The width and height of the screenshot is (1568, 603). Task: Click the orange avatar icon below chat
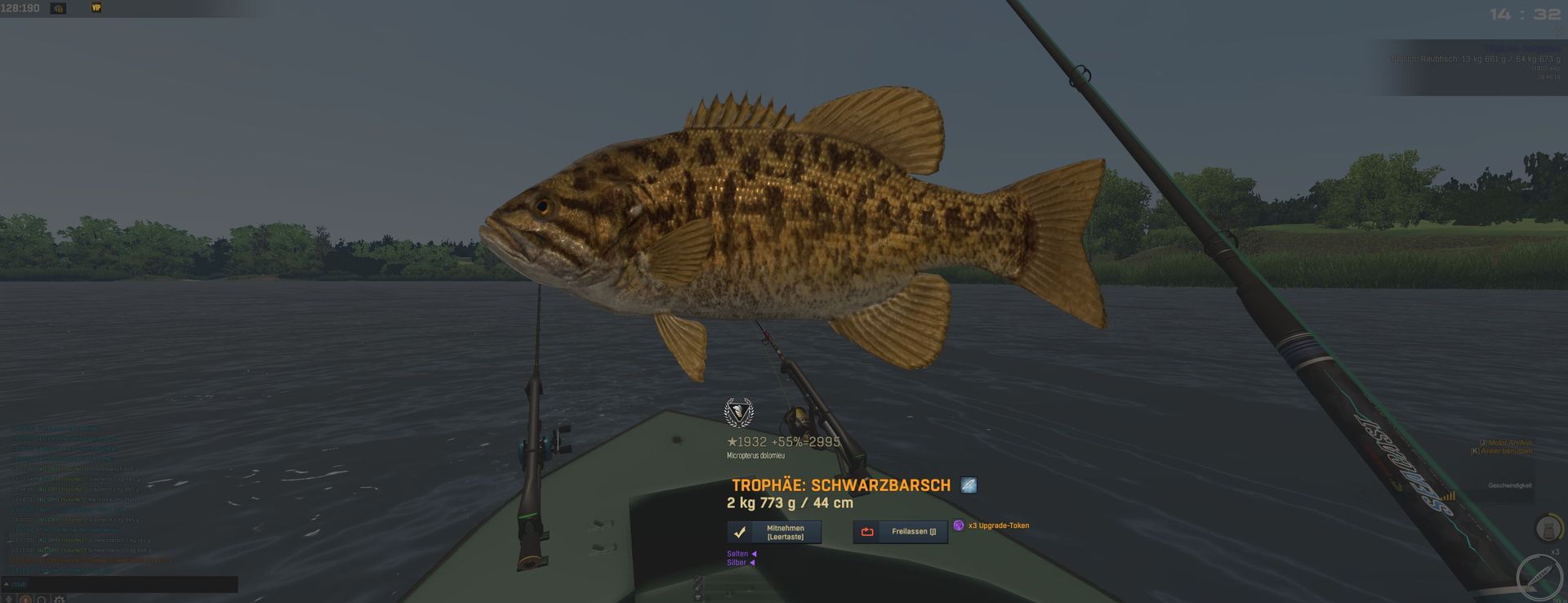(25, 600)
